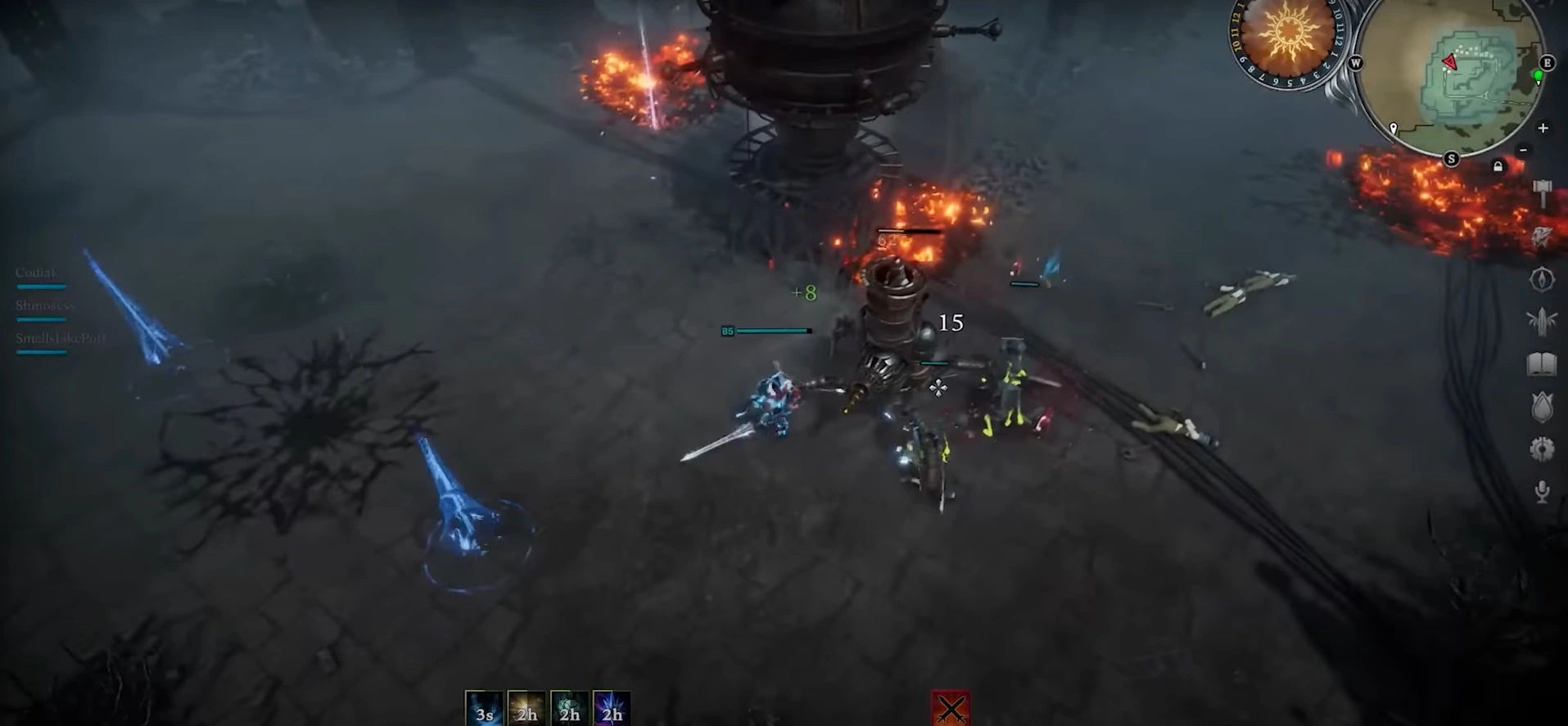Open the crystal compass sidebar icon
This screenshot has width=1568, height=726.
click(x=1543, y=279)
